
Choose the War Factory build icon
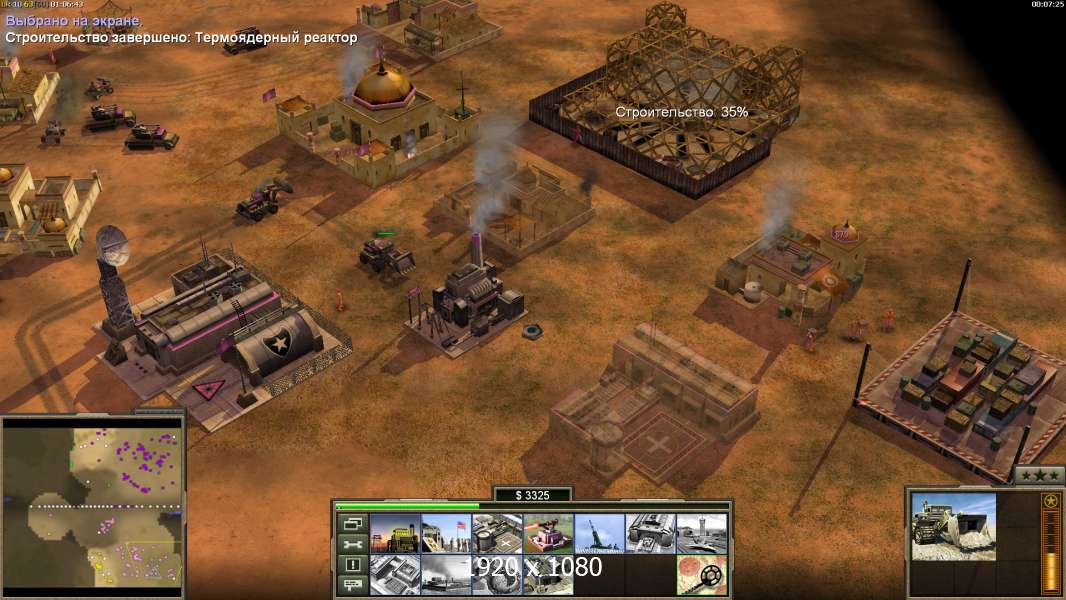click(650, 533)
